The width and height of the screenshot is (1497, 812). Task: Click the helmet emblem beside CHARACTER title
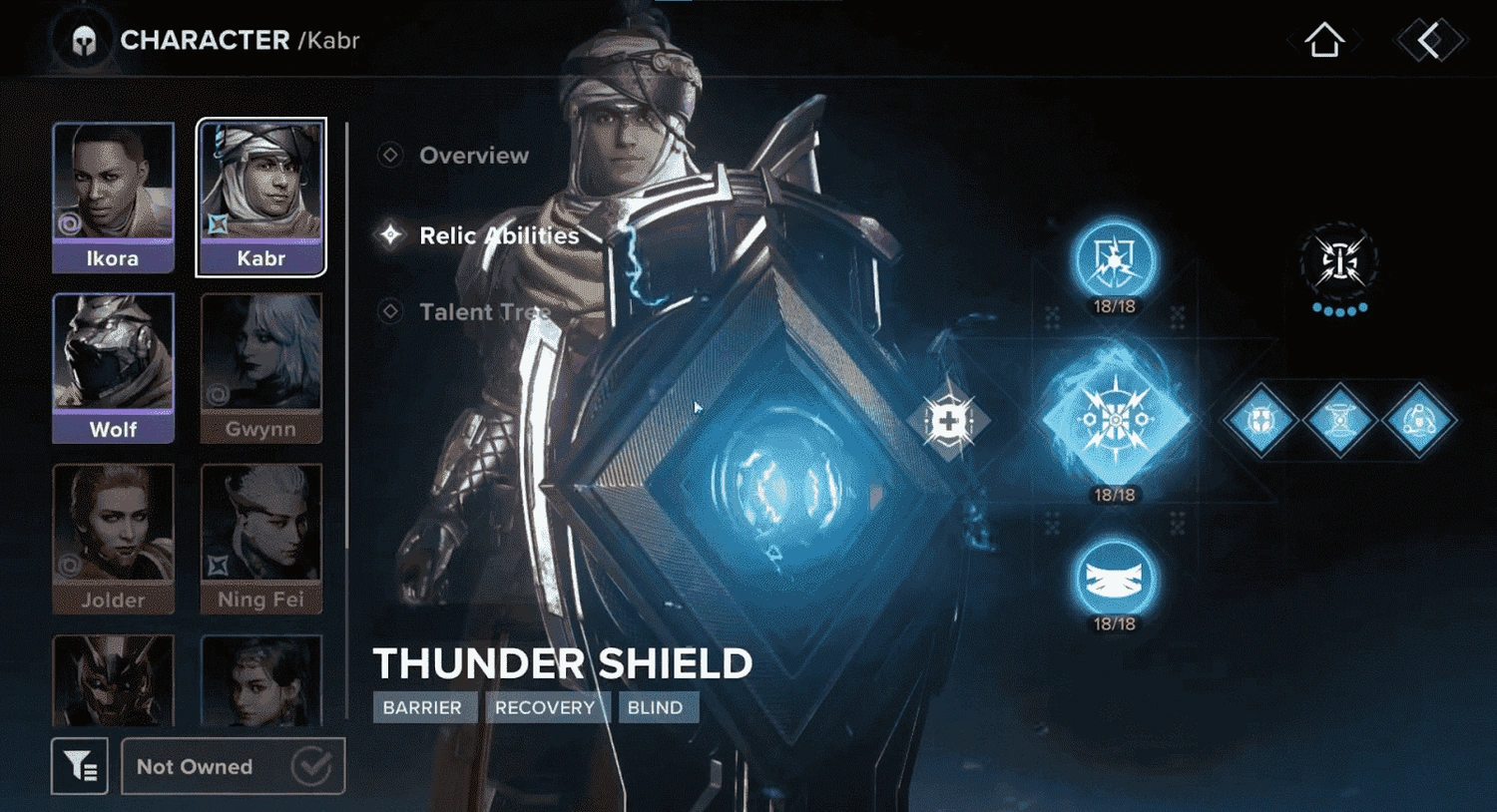point(83,40)
